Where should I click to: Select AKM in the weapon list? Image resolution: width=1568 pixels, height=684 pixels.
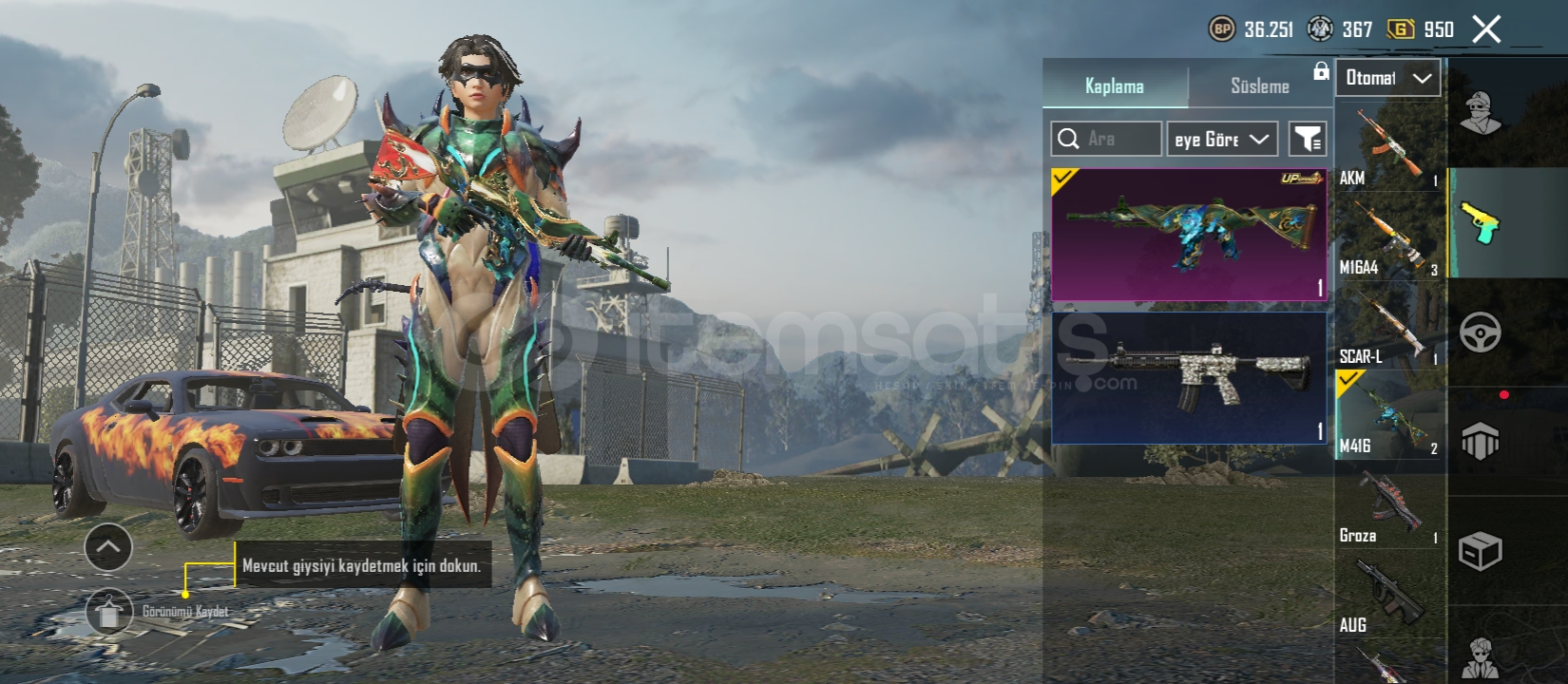tap(1388, 145)
